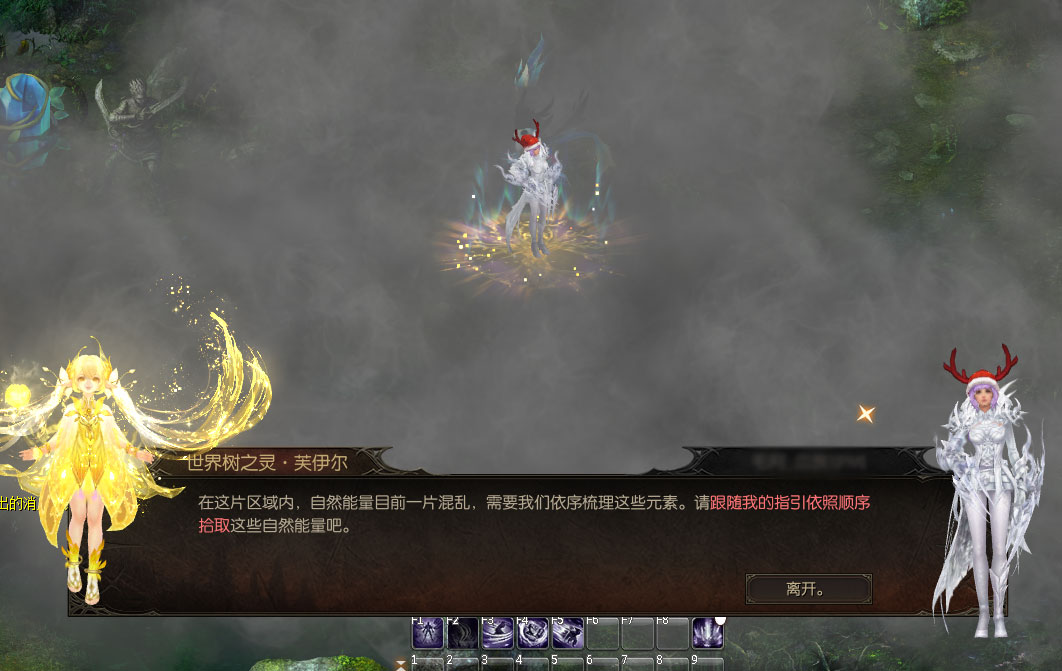Image resolution: width=1062 pixels, height=671 pixels.
Task: Use the F2 dark smoke skill
Action: click(x=462, y=633)
